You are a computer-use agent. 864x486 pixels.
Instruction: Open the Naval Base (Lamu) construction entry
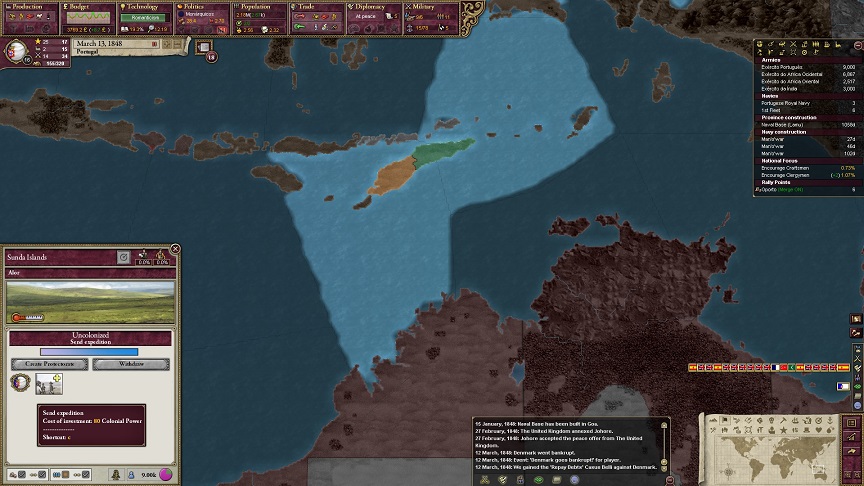[x=790, y=124]
